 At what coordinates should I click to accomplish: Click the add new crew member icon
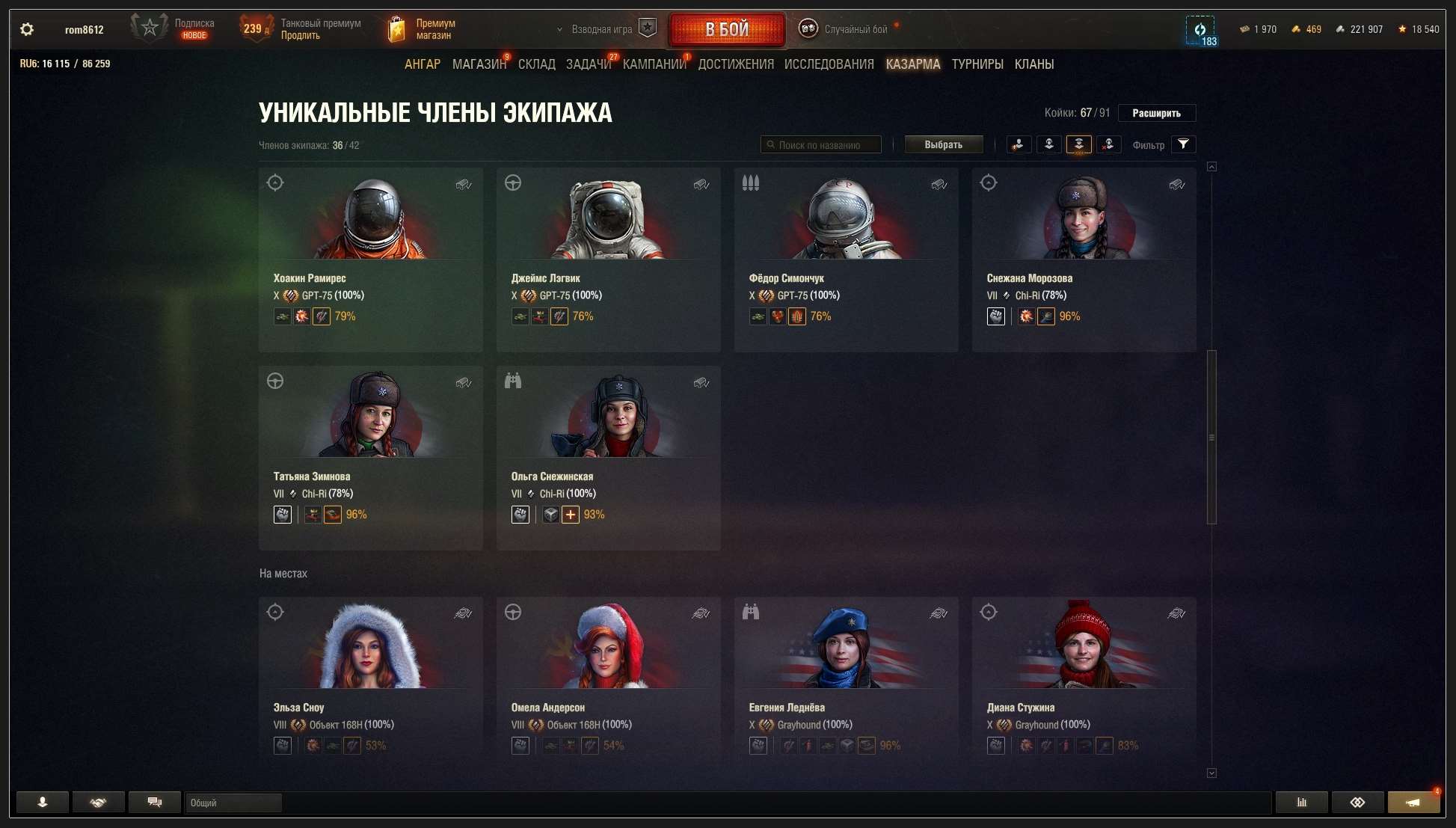[1017, 144]
